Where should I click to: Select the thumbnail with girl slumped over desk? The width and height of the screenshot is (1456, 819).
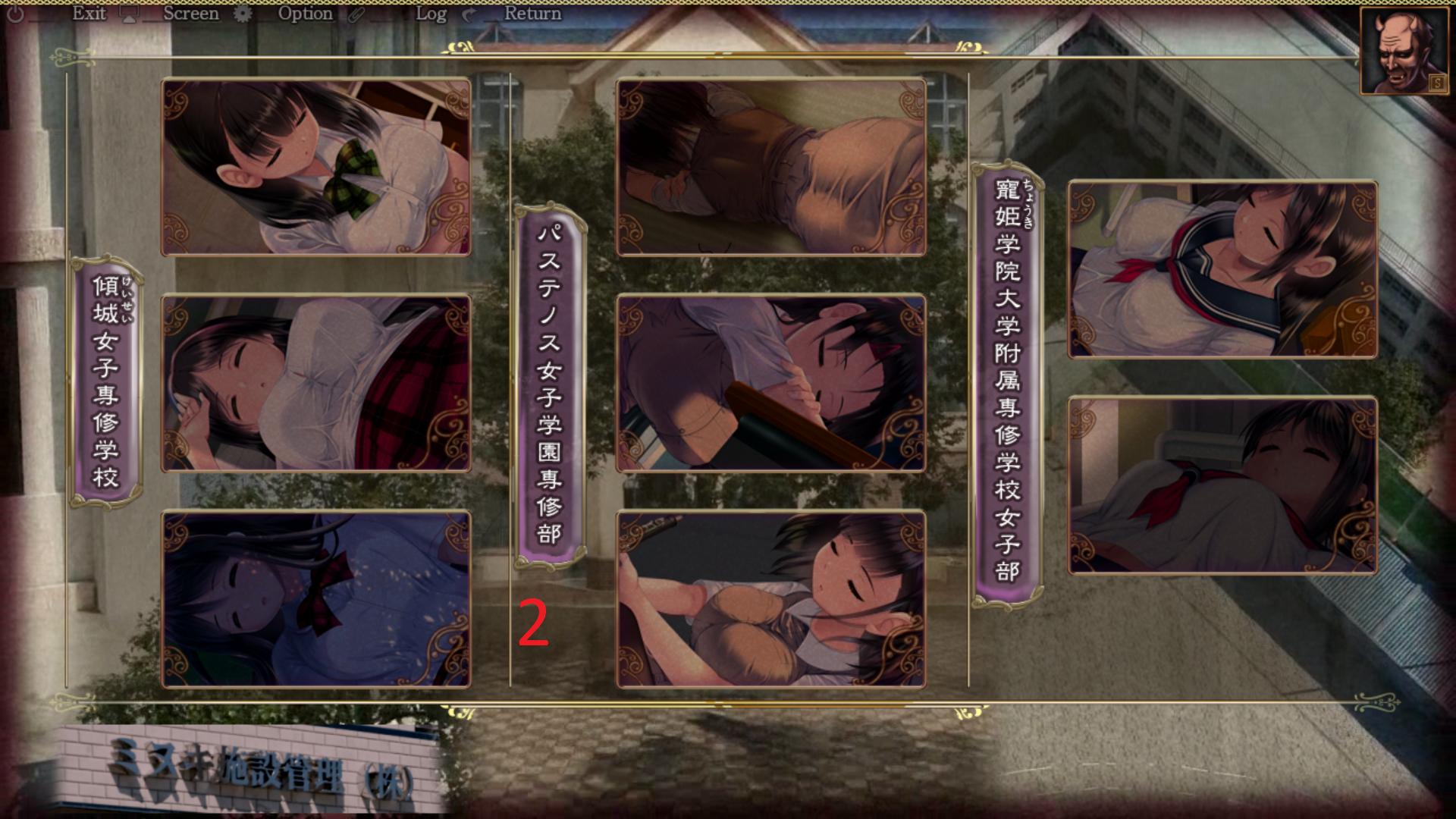click(x=771, y=383)
